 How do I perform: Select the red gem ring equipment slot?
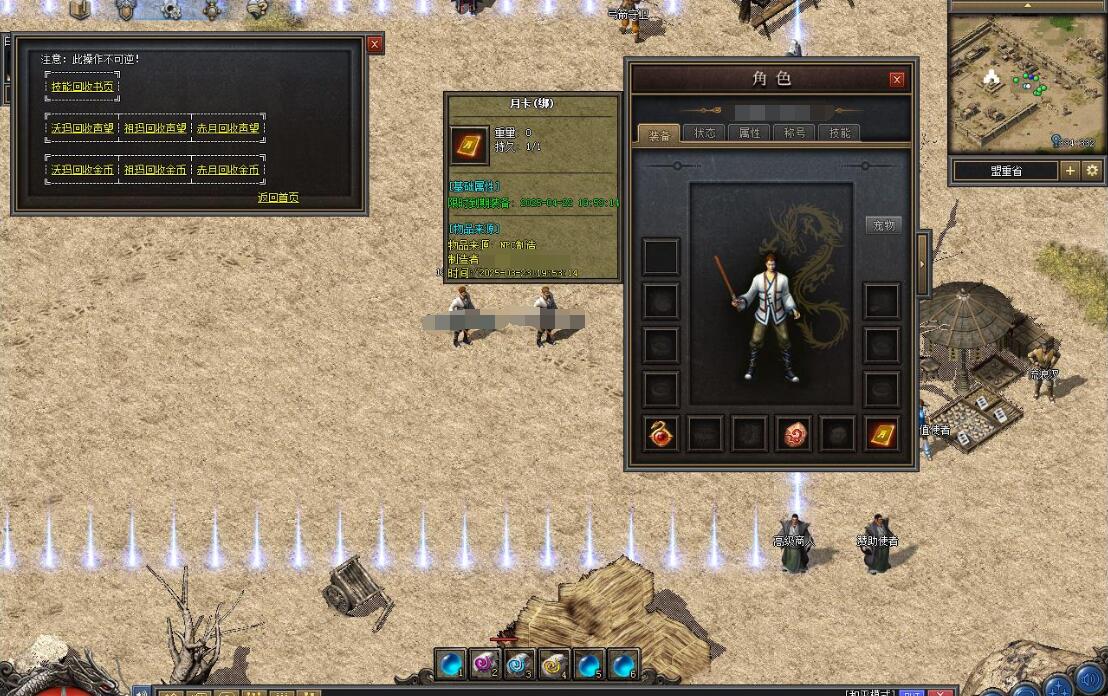point(661,434)
